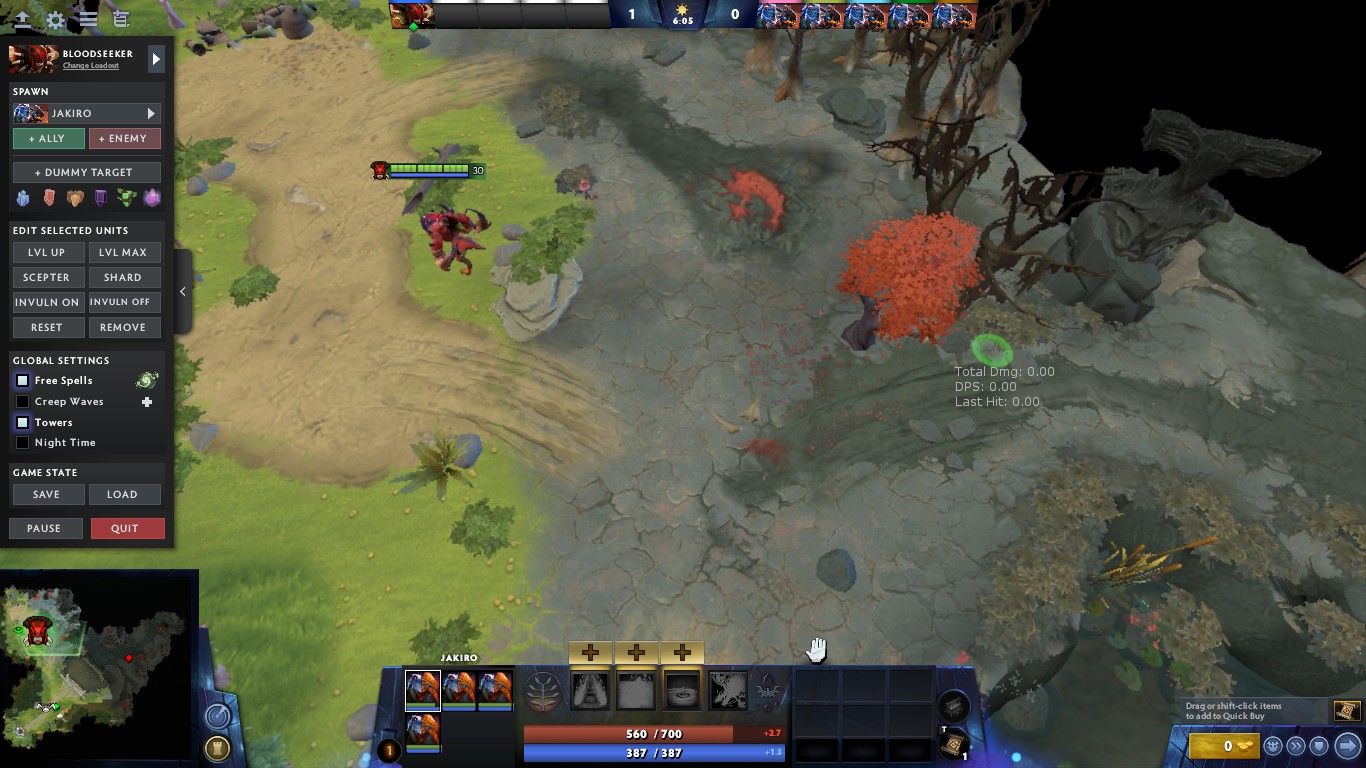Click the level-up plus above Dual Breath
The height and width of the screenshot is (768, 1366).
pyautogui.click(x=590, y=652)
